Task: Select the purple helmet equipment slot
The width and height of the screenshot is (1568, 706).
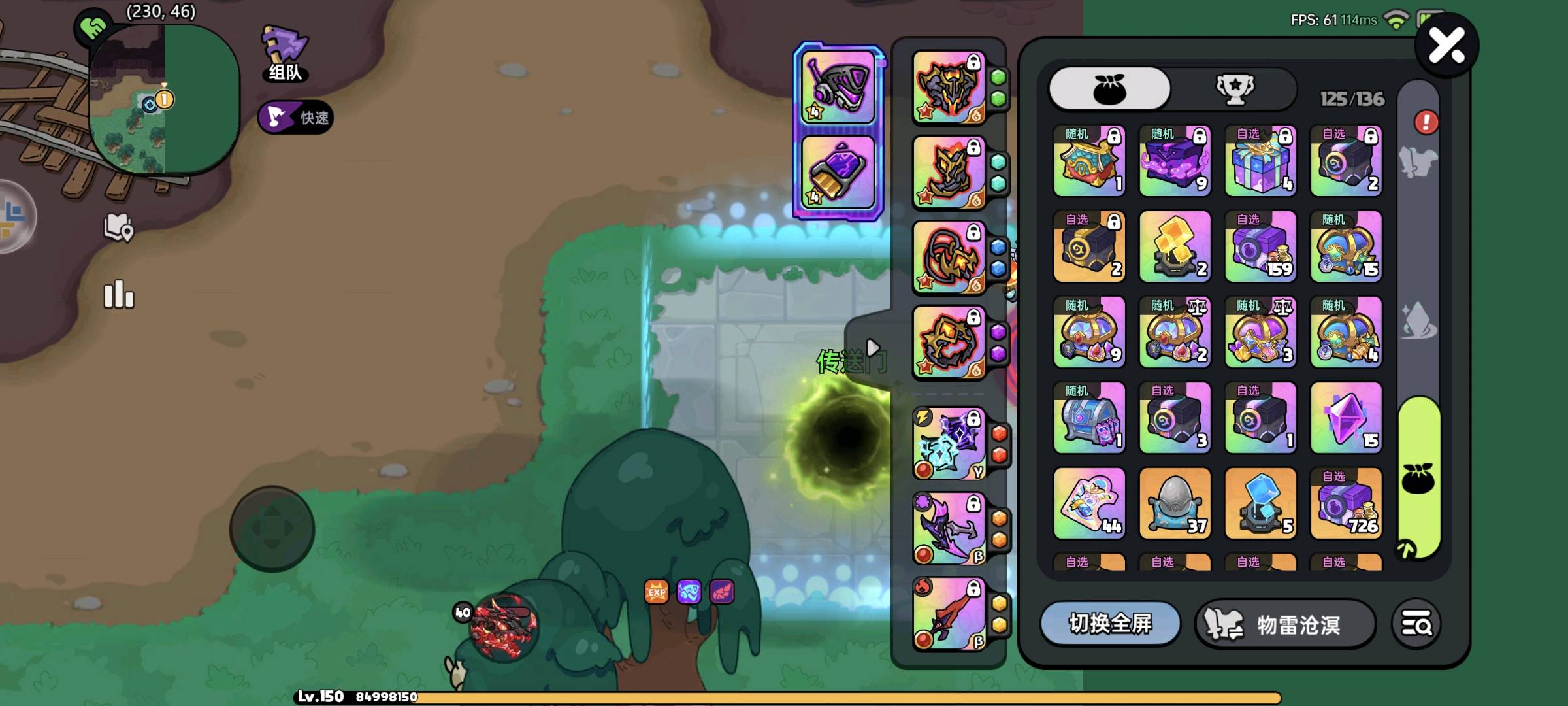Action: point(838,87)
